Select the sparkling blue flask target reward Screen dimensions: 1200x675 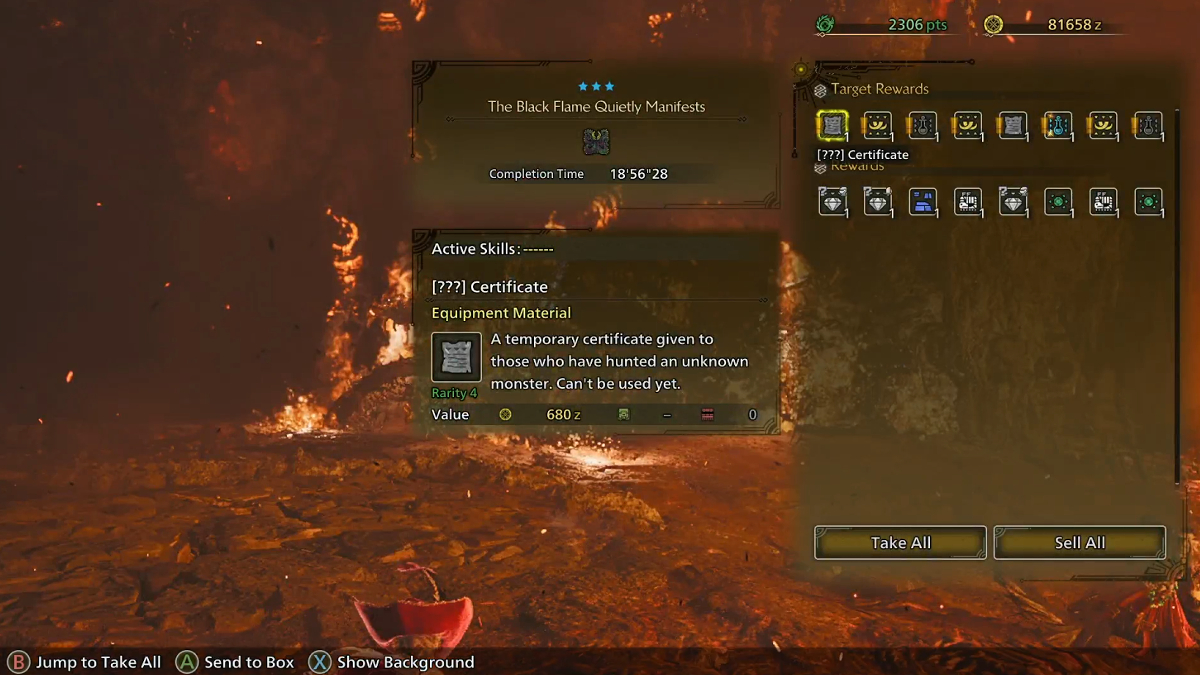click(1058, 126)
